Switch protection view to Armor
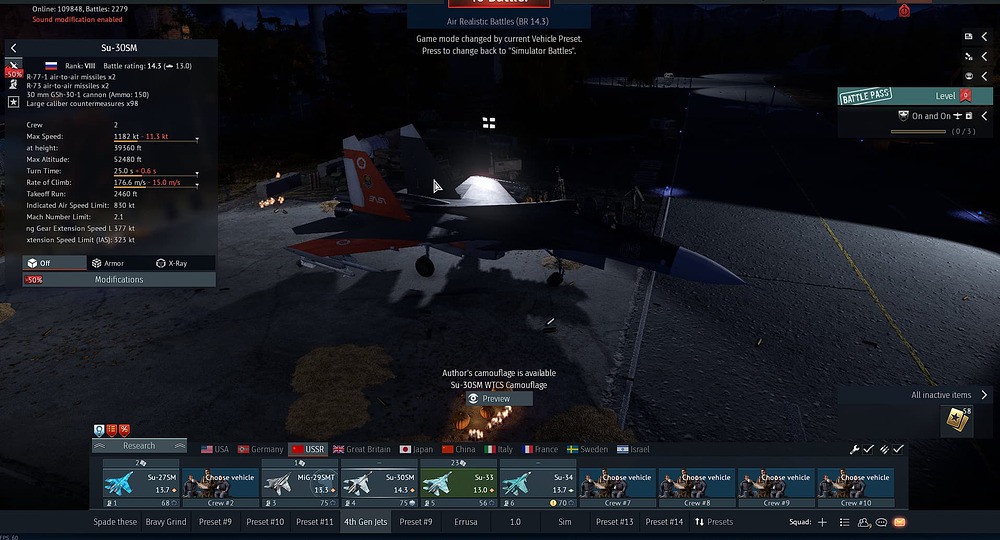The width and height of the screenshot is (1000, 540). click(108, 263)
